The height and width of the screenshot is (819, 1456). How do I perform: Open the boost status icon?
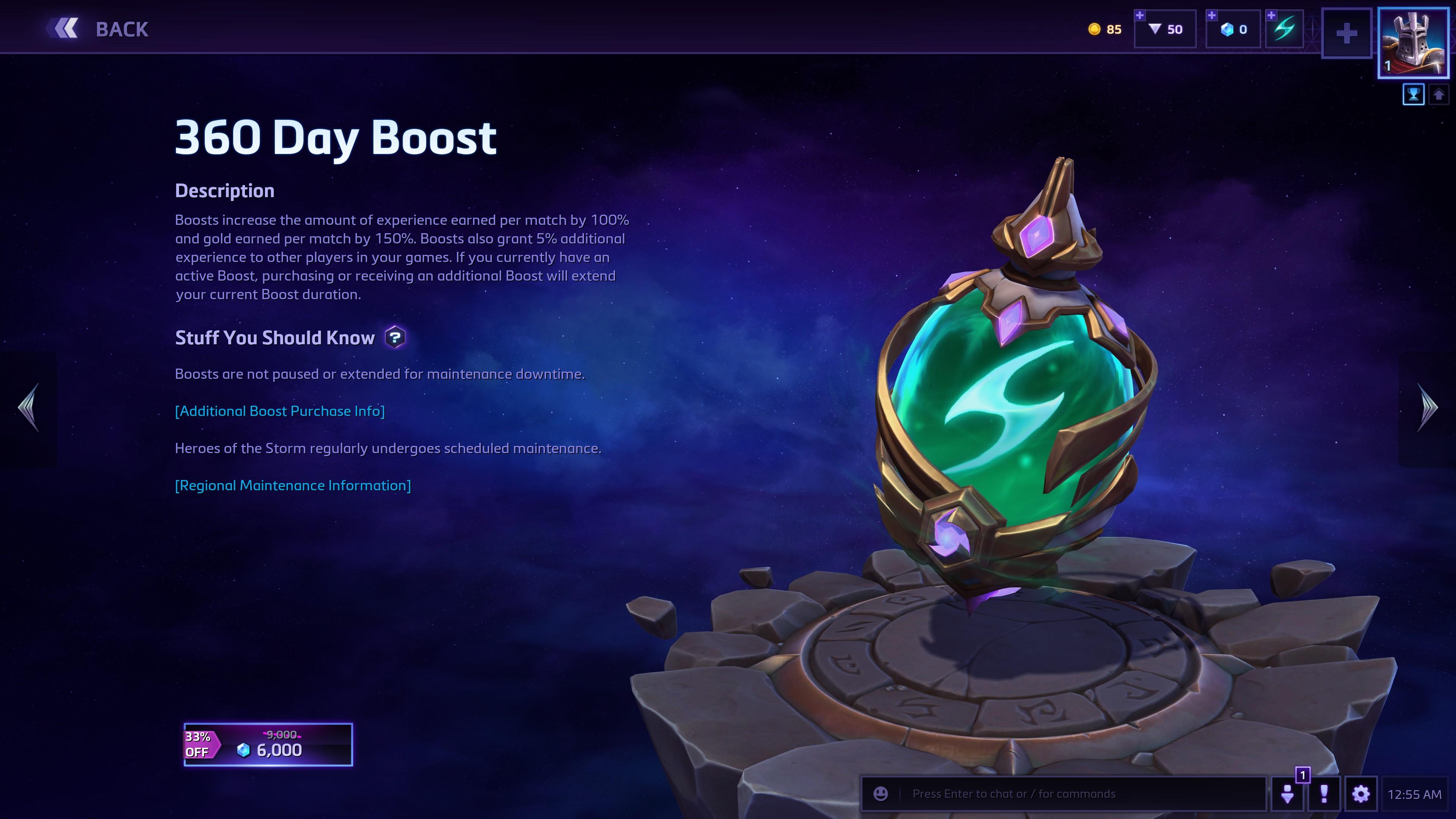point(1285,29)
